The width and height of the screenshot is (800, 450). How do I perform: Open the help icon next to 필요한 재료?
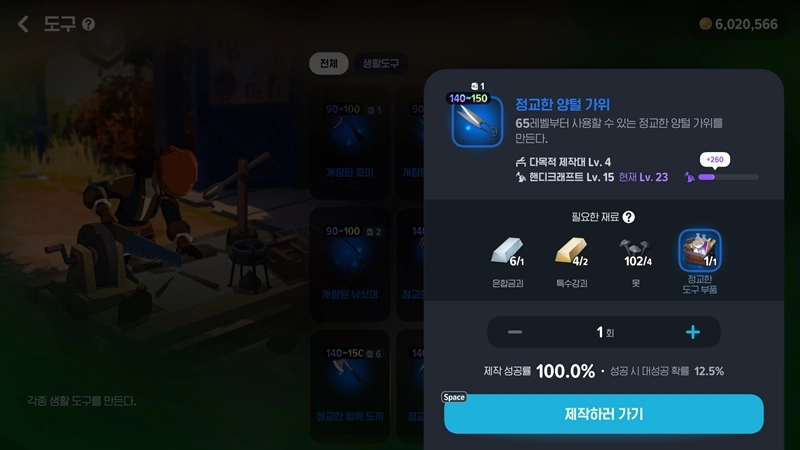tap(629, 216)
